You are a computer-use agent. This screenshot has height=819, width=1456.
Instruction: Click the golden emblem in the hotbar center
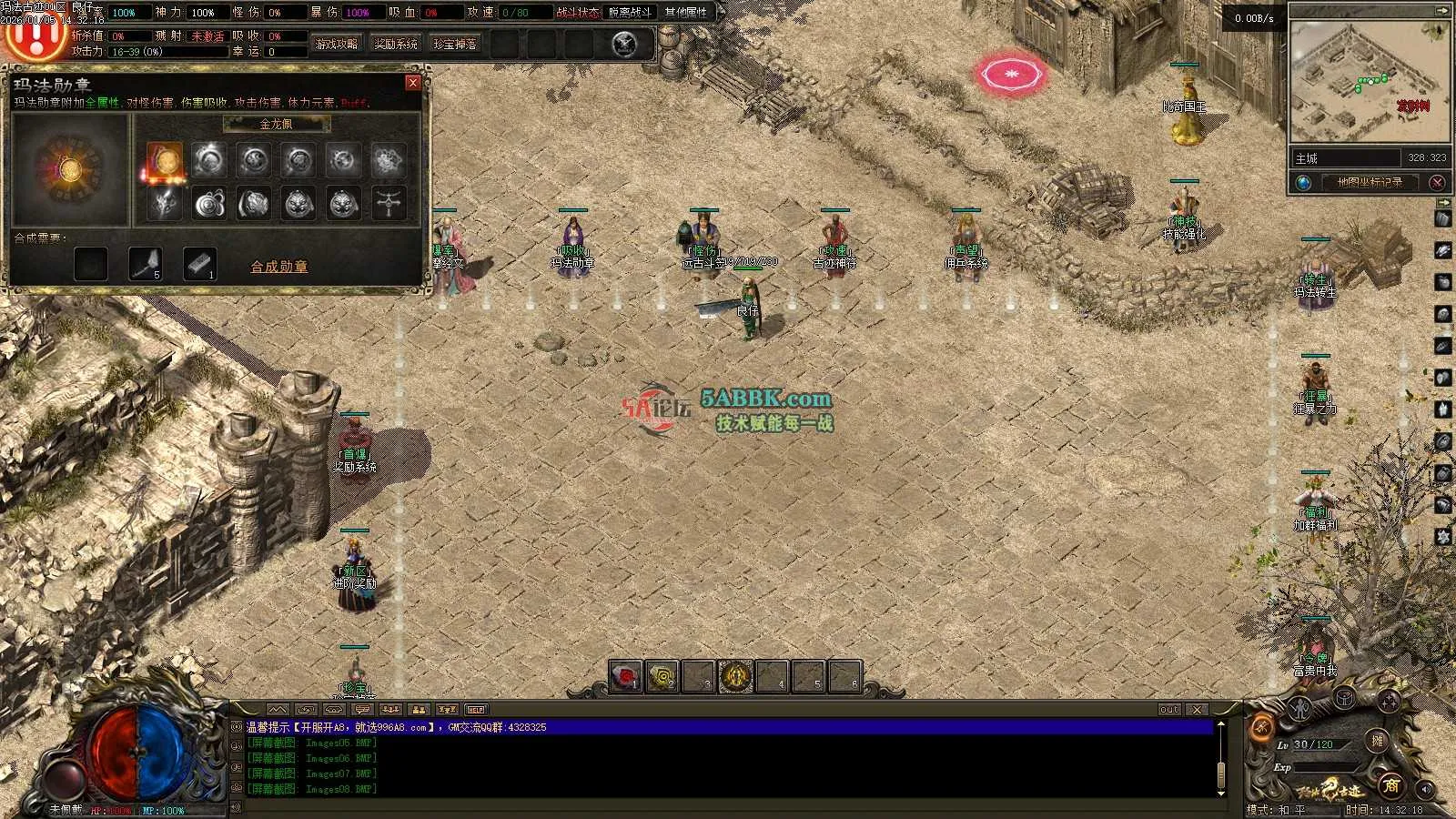[x=736, y=677]
